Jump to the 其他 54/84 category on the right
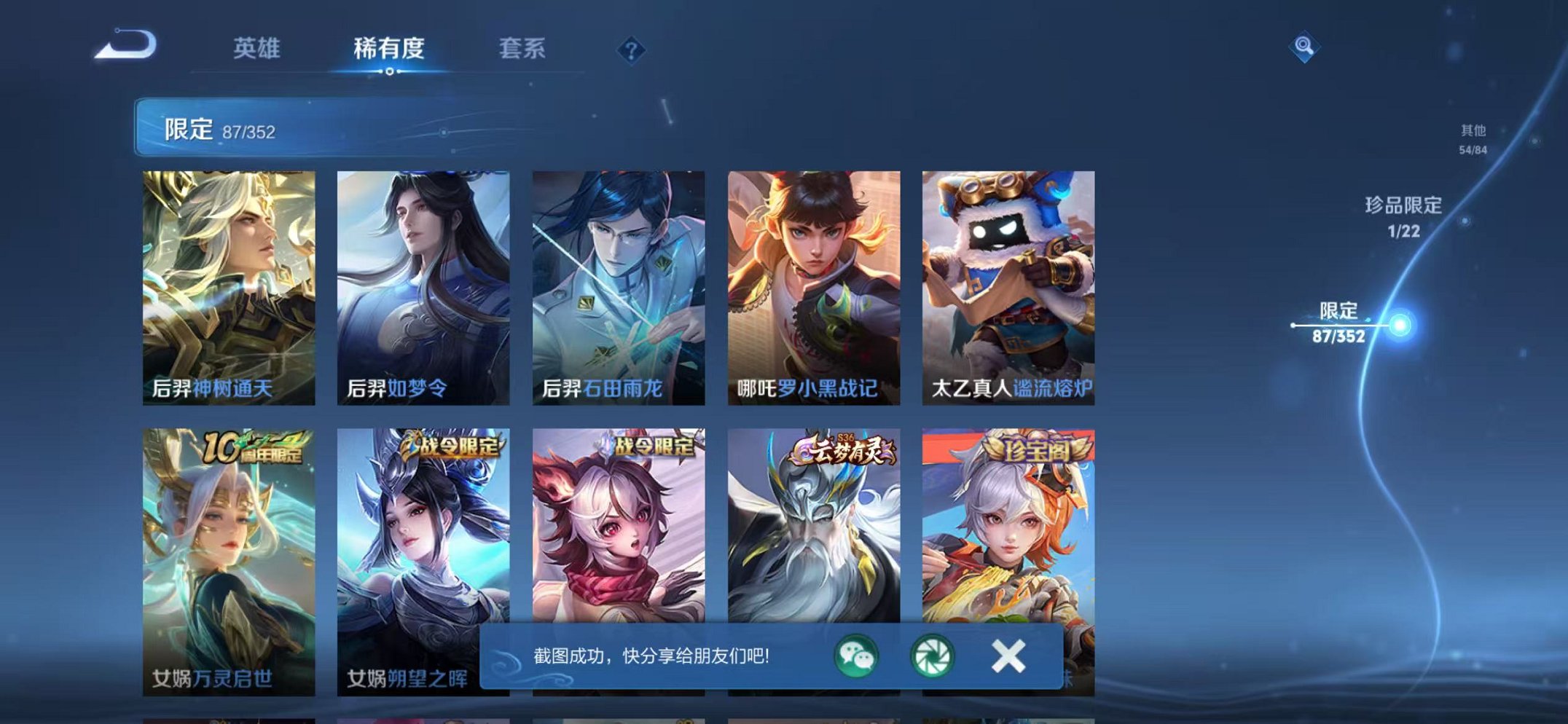This screenshot has width=1568, height=724. (1473, 138)
